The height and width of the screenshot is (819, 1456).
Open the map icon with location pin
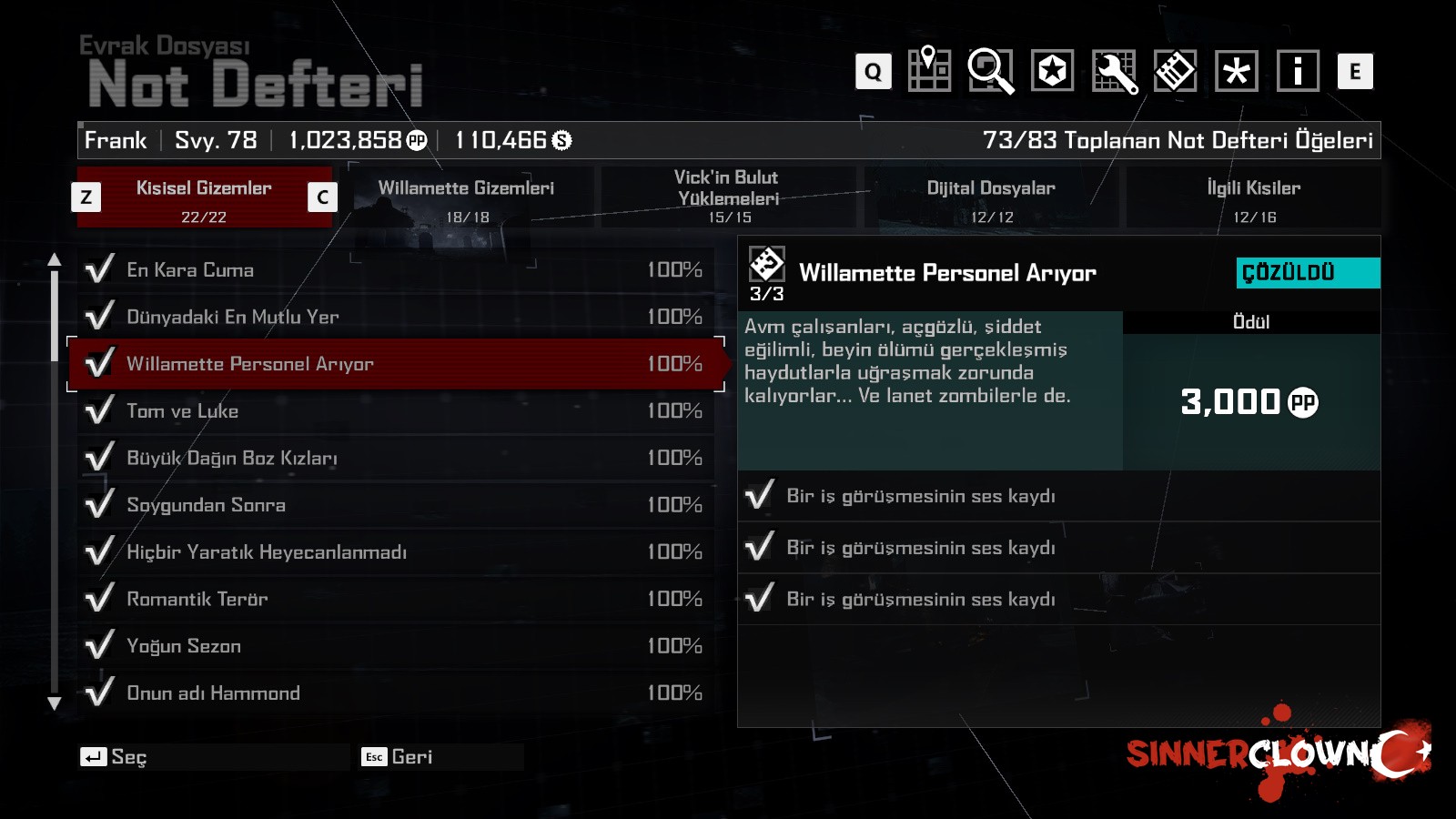929,70
